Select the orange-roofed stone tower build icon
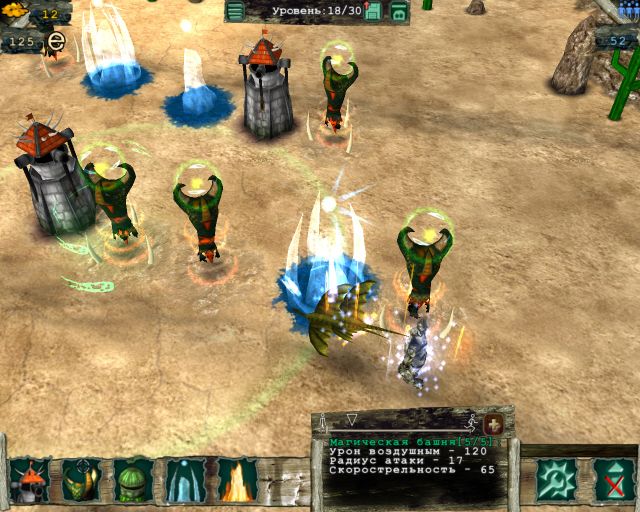 [30, 481]
